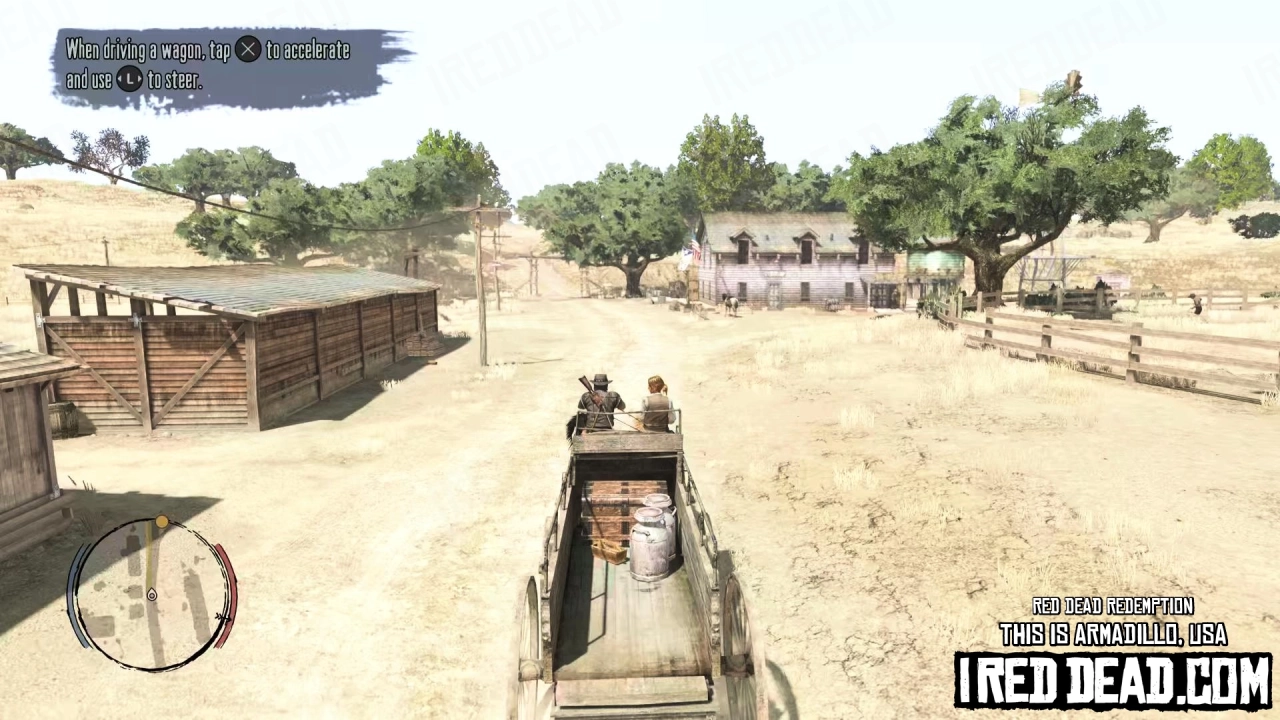1280x720 pixels.
Task: Expand the RED DEAD REDEMPTION title text
Action: tap(1112, 606)
